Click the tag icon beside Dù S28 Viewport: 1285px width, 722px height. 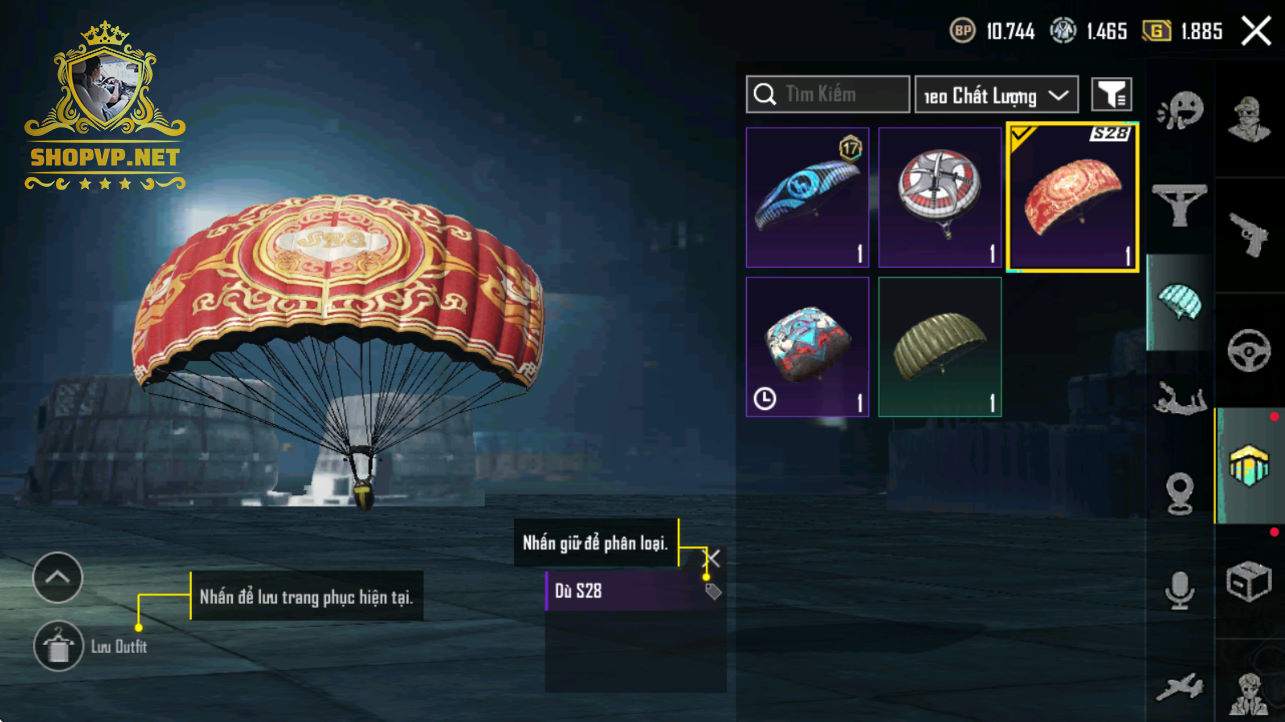(712, 591)
